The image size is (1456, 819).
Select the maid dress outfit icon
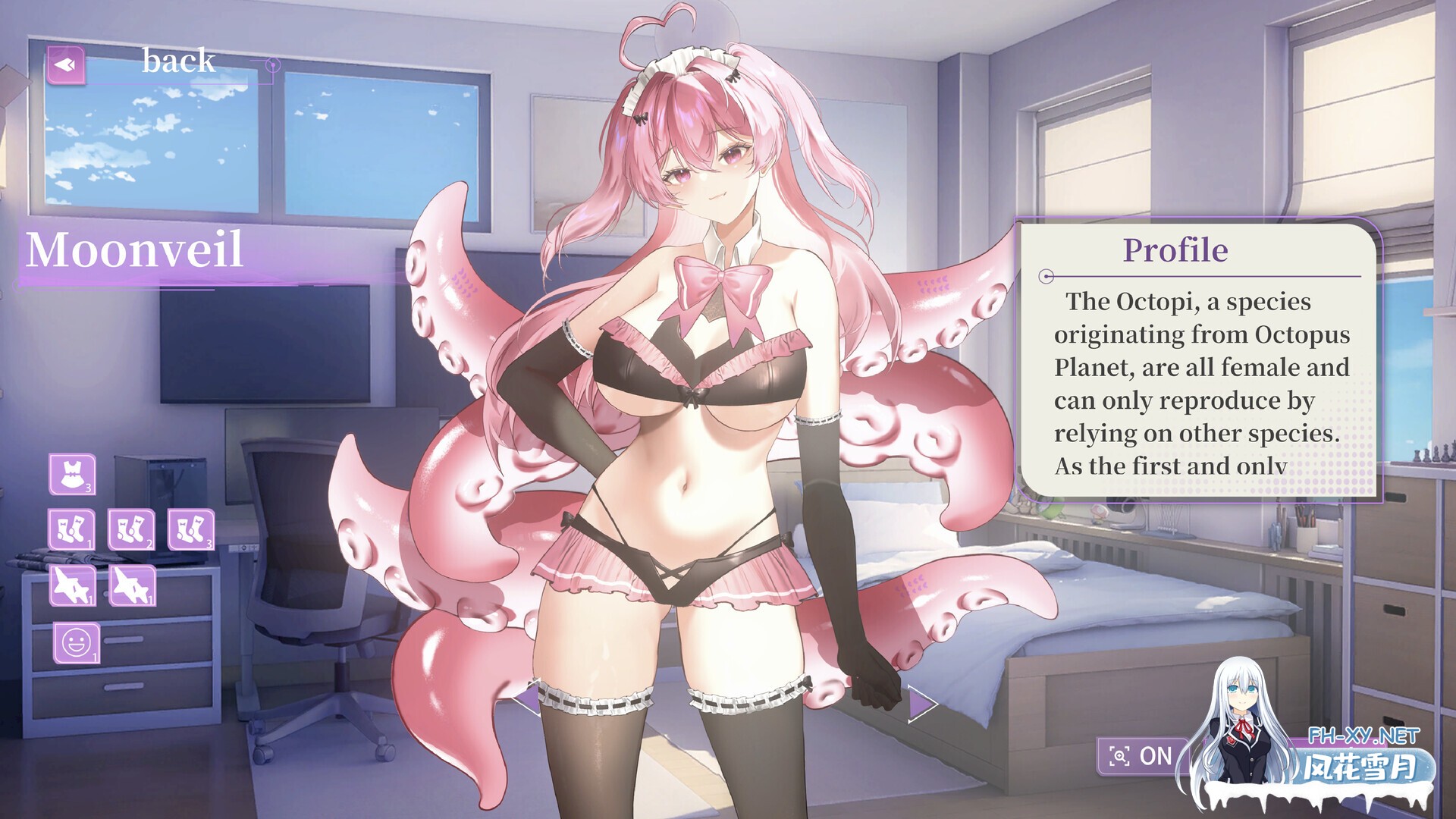72,474
